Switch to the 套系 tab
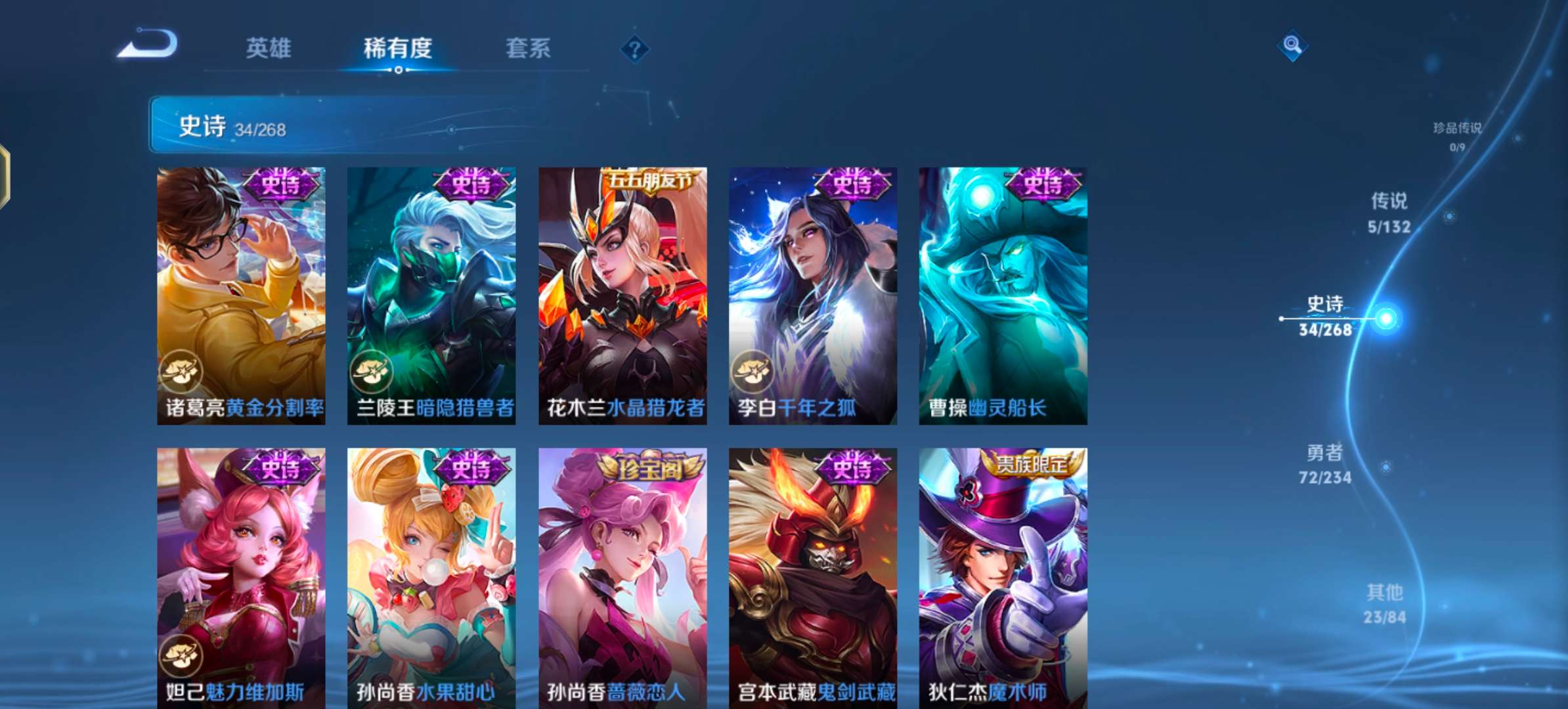Viewport: 1568px width, 709px height. click(529, 48)
